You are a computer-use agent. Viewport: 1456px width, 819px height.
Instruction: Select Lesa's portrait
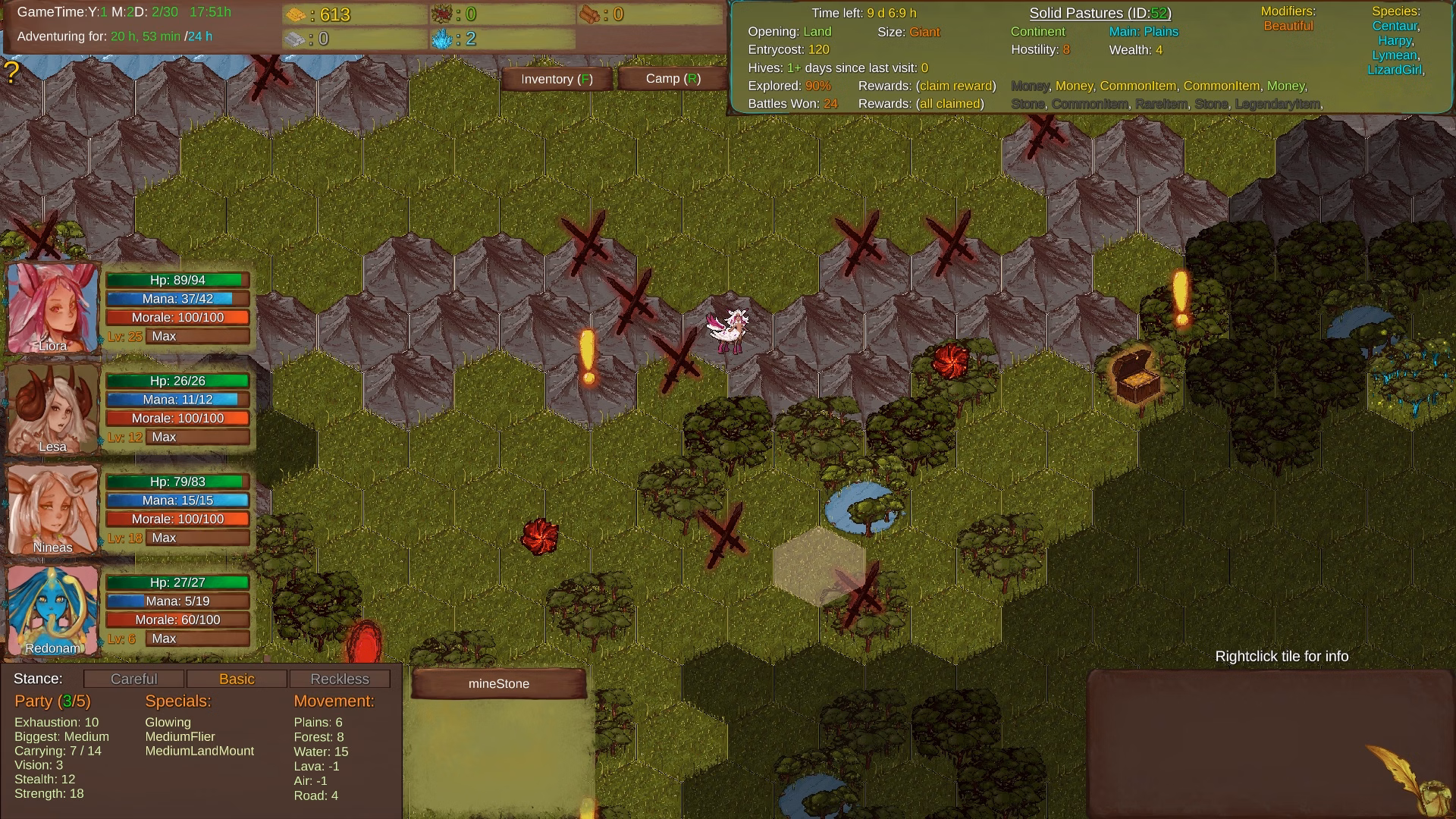coord(53,408)
